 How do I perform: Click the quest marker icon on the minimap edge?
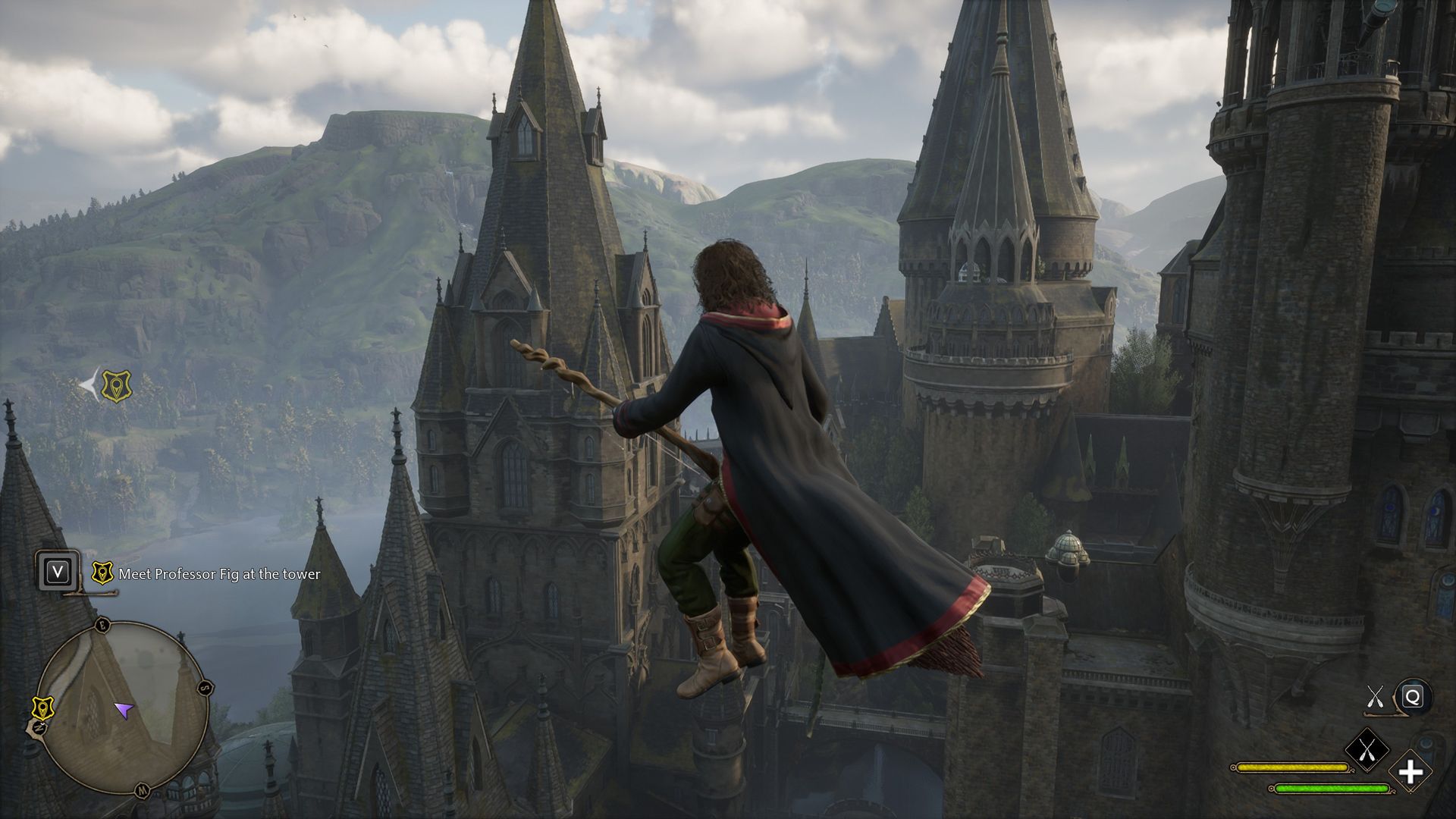pos(43,708)
